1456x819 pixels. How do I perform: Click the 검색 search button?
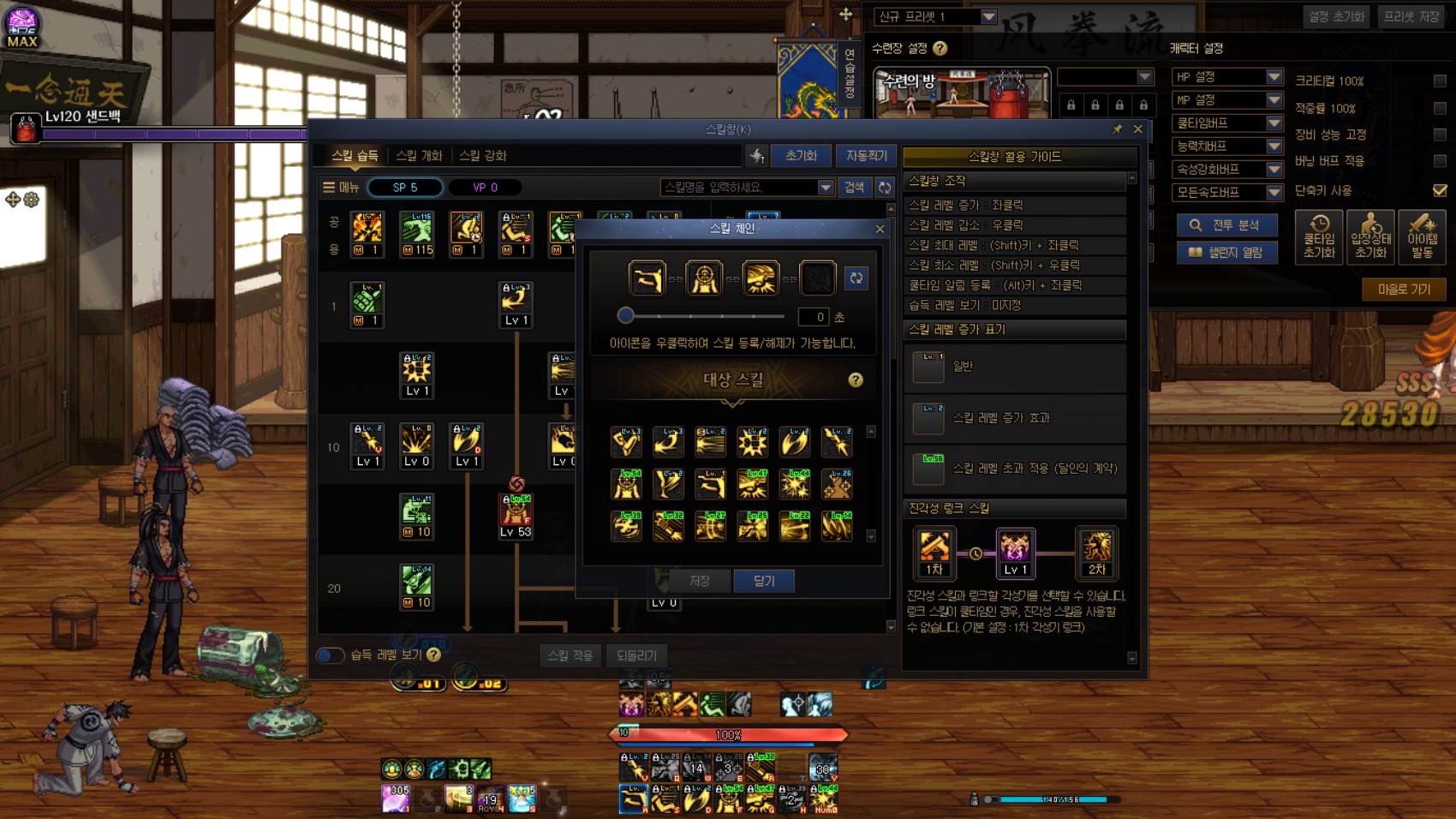pos(854,187)
